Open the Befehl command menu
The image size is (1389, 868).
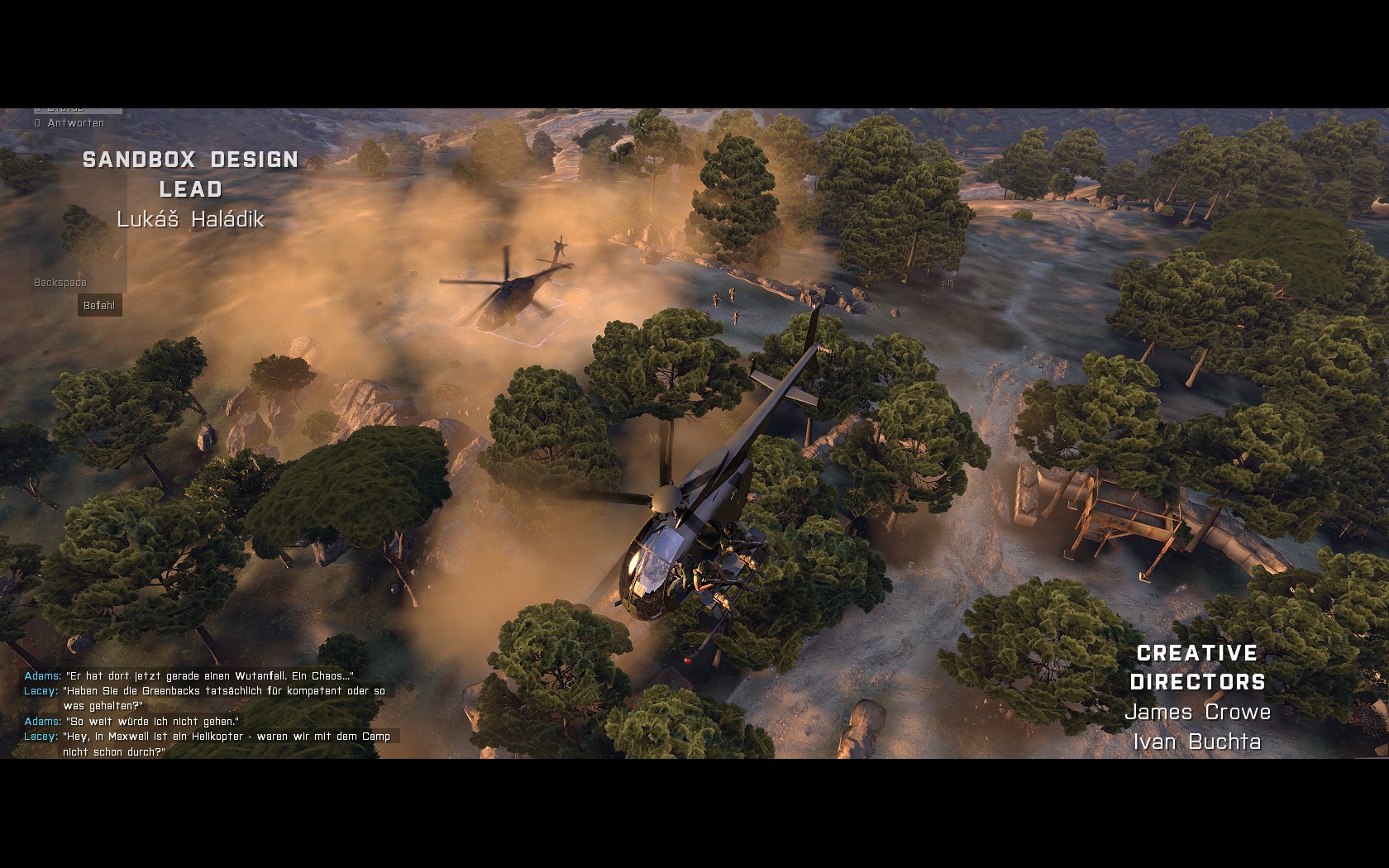[x=99, y=306]
